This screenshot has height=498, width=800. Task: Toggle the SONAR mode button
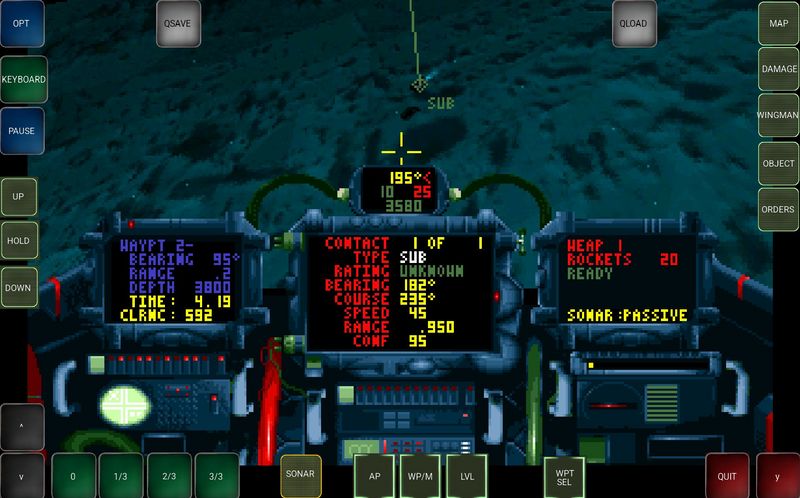pyautogui.click(x=301, y=475)
